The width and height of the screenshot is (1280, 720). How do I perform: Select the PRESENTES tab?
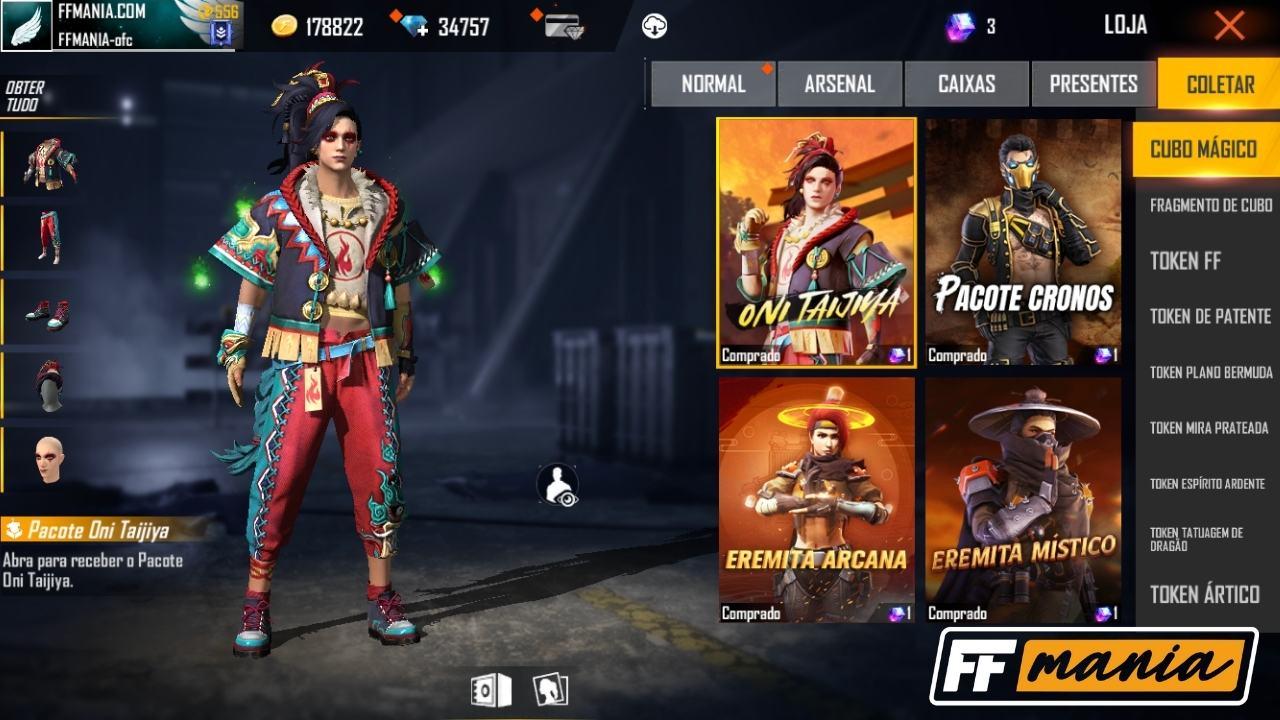click(x=1092, y=84)
